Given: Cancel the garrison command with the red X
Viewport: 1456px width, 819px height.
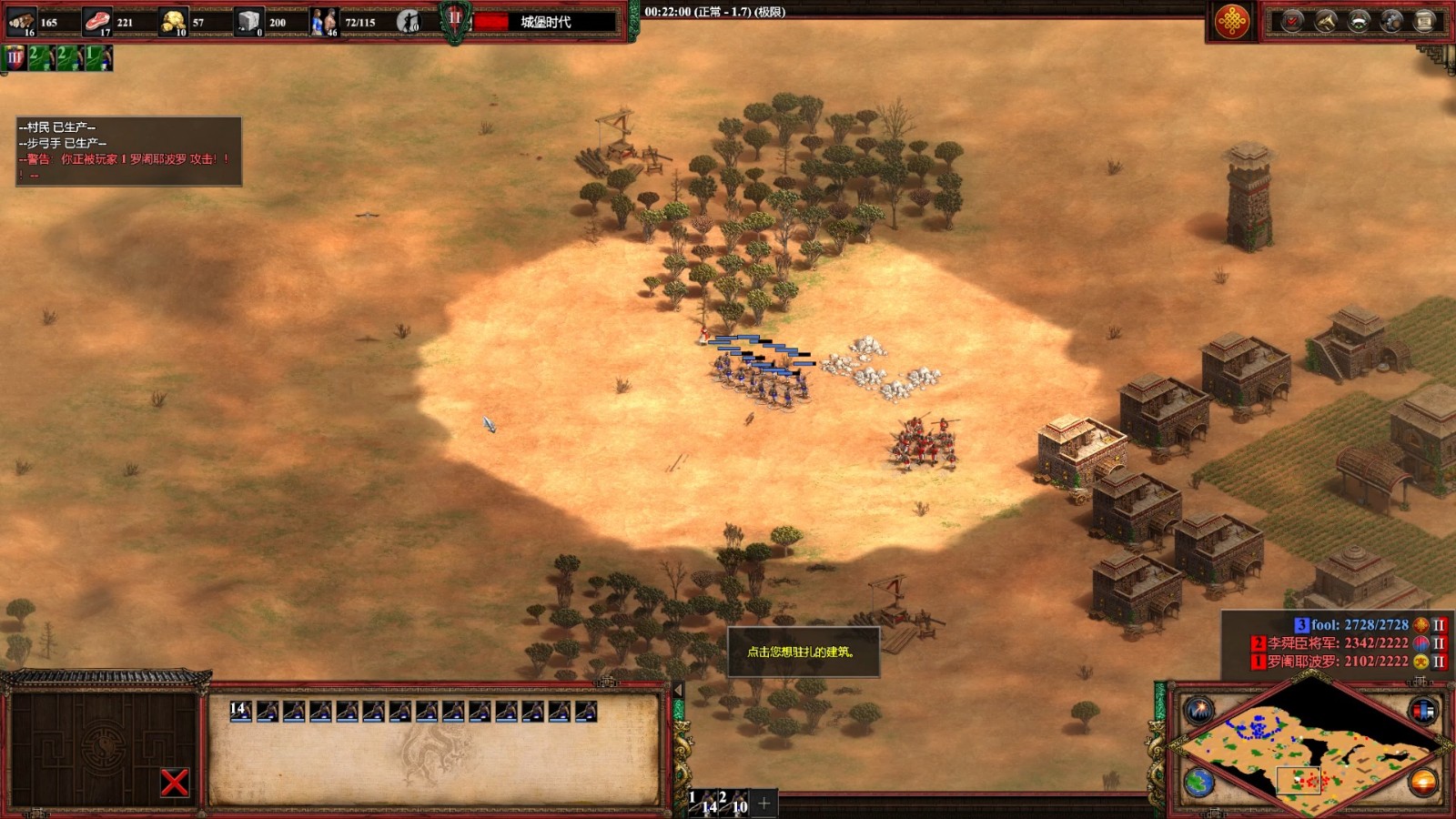Looking at the screenshot, I should [x=174, y=782].
